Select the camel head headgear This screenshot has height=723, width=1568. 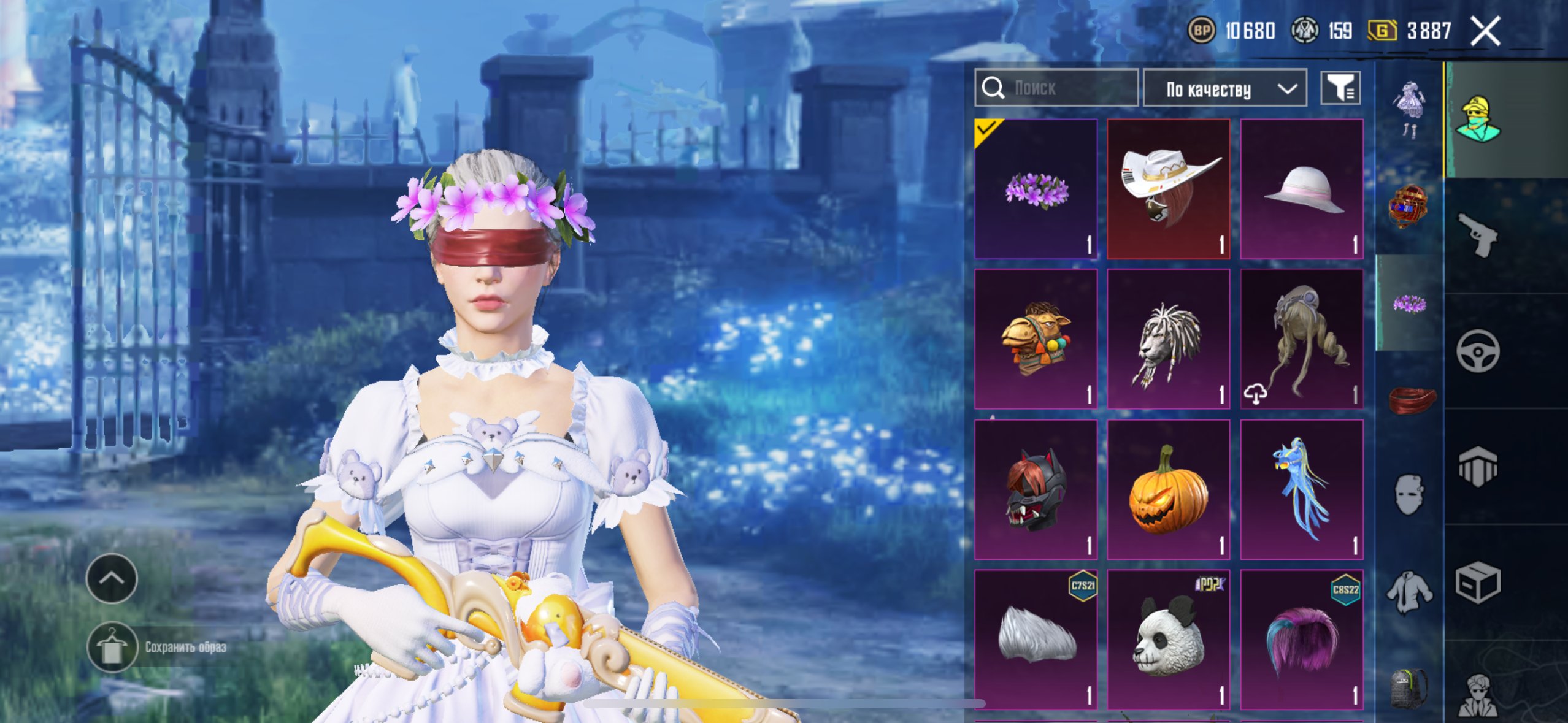(x=1036, y=339)
